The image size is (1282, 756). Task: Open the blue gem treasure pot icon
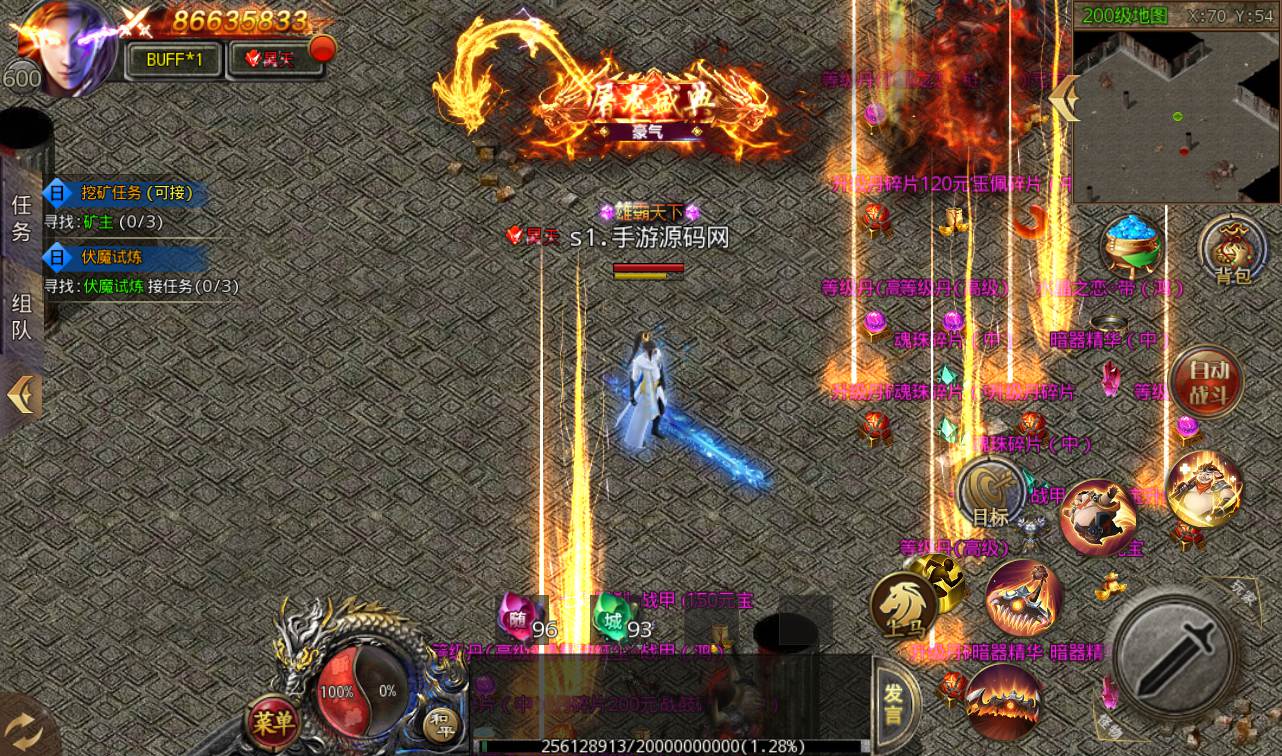[1134, 246]
